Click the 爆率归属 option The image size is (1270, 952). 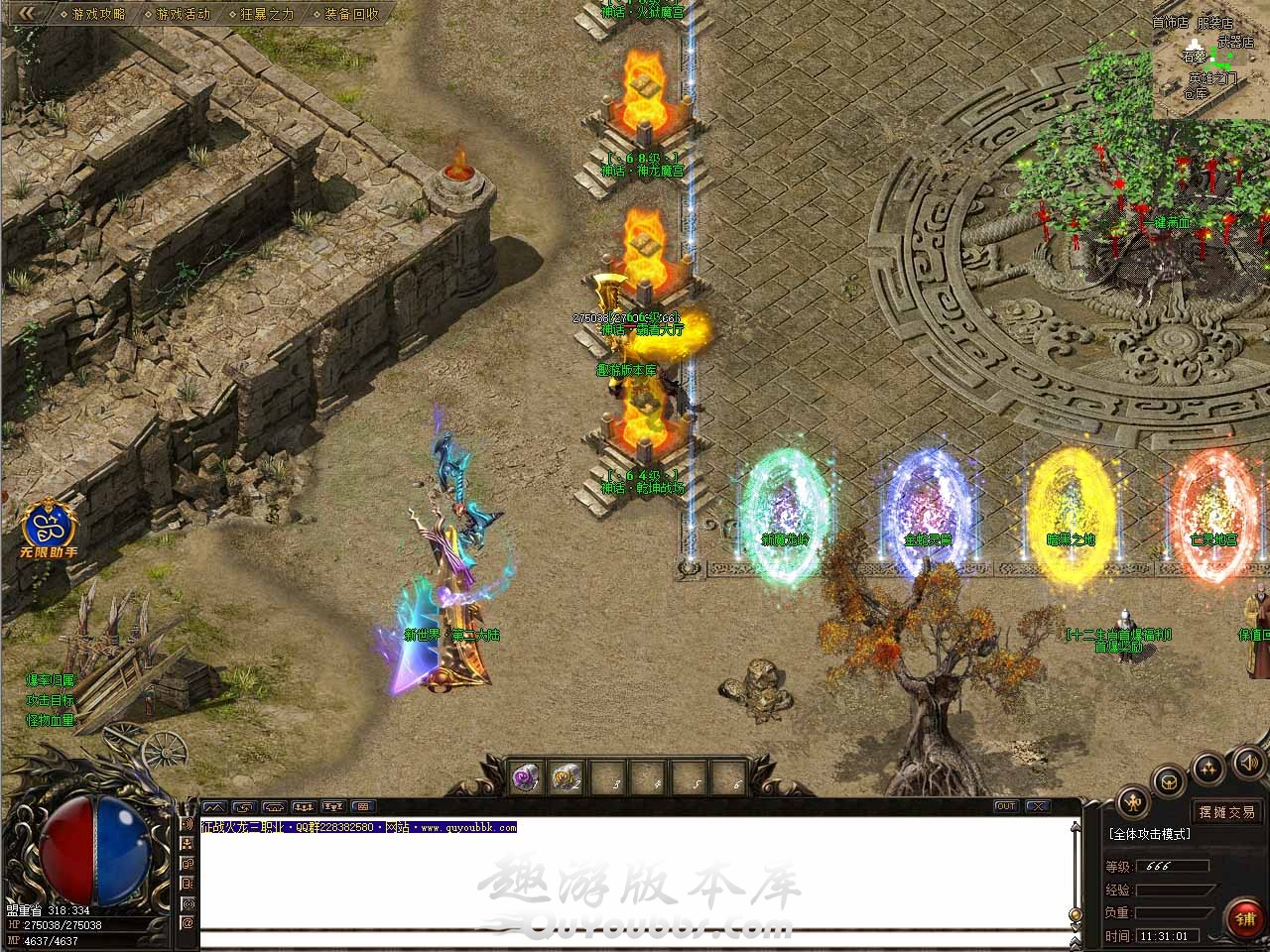[x=51, y=680]
